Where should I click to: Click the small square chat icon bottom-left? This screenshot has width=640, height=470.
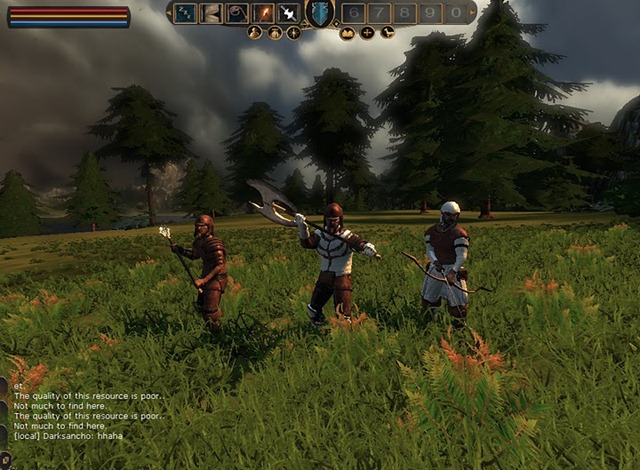tap(4, 460)
